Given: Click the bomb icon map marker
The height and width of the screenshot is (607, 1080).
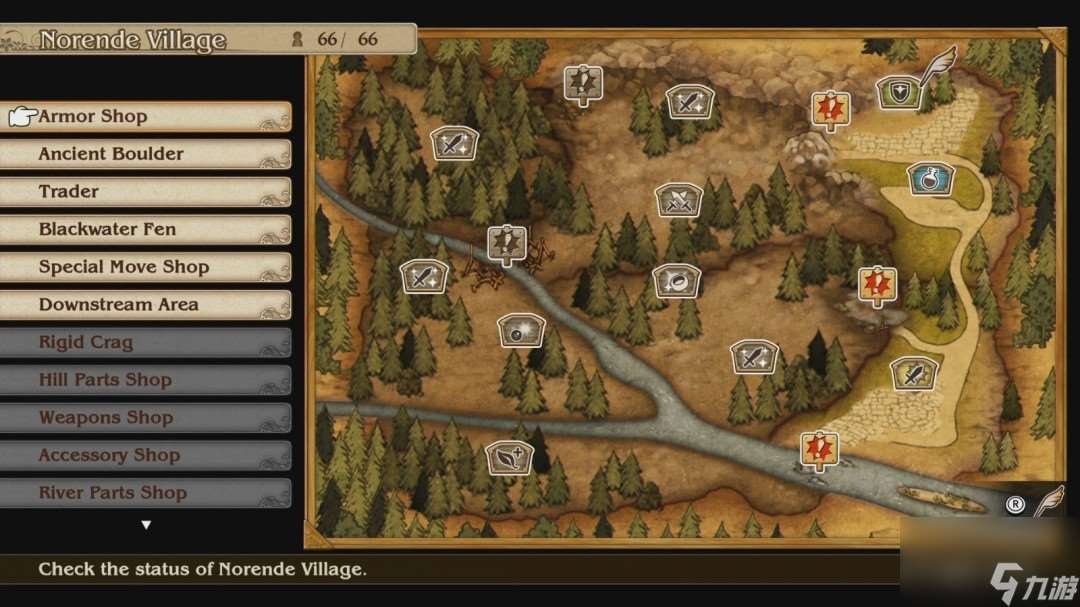Looking at the screenshot, I should point(521,330).
